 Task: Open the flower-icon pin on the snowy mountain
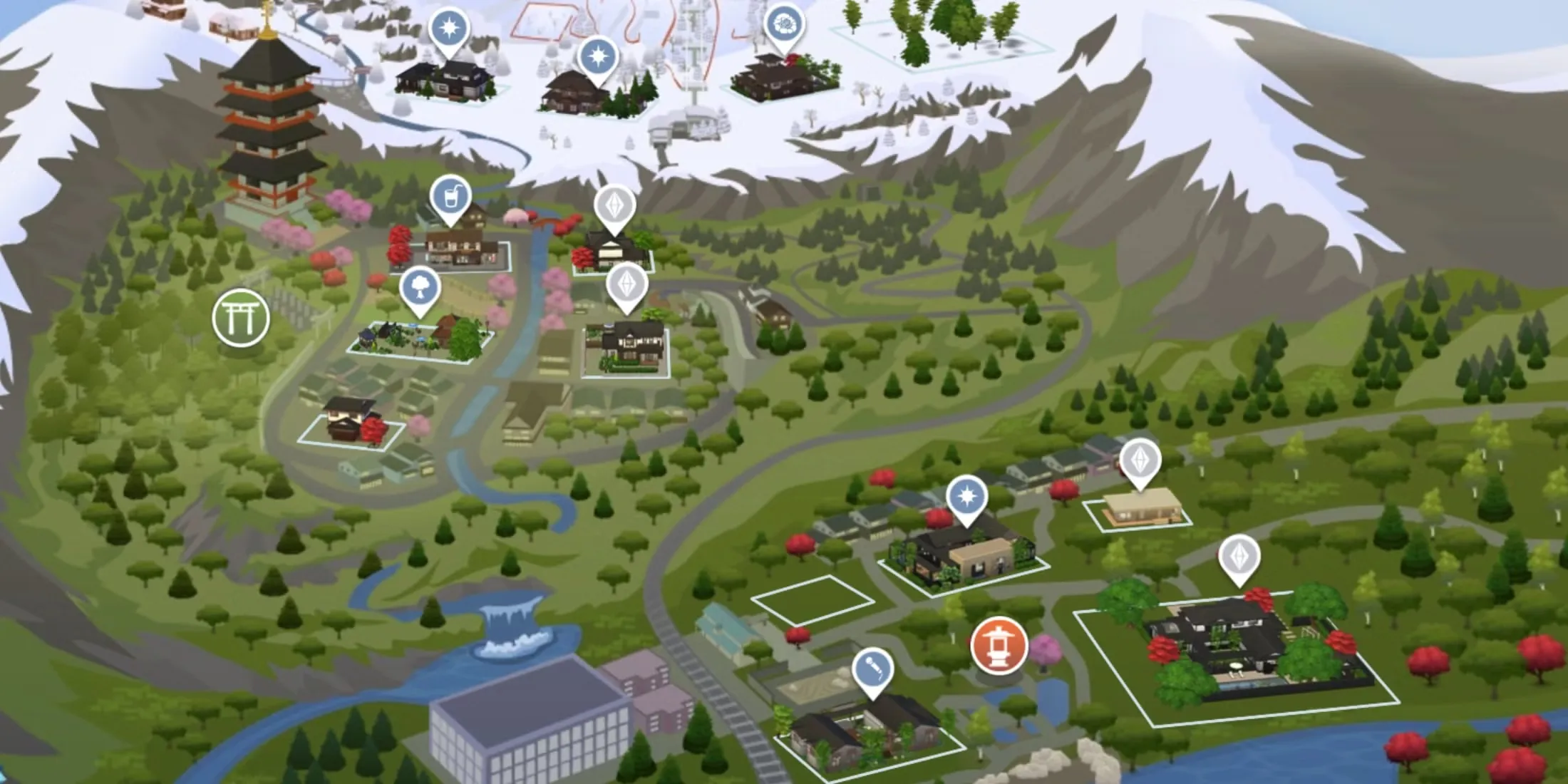click(784, 25)
